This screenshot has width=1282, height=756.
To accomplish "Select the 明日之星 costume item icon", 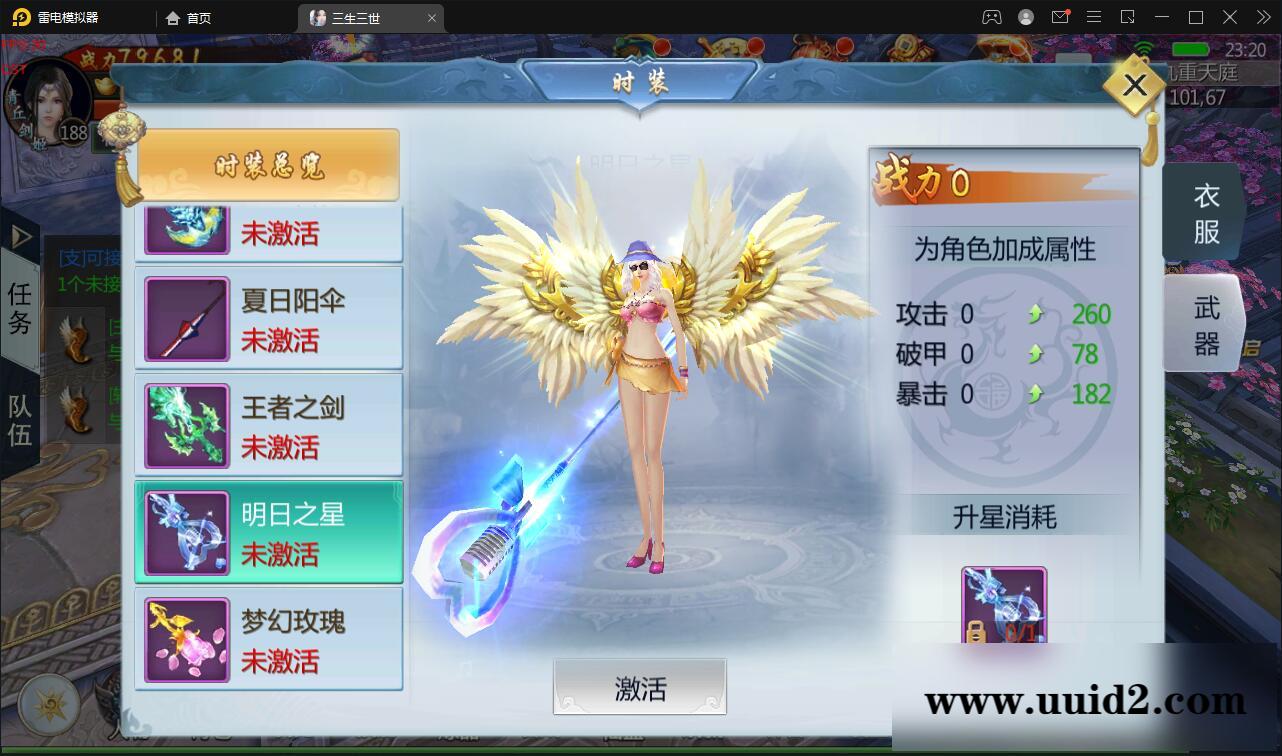I will [x=186, y=531].
